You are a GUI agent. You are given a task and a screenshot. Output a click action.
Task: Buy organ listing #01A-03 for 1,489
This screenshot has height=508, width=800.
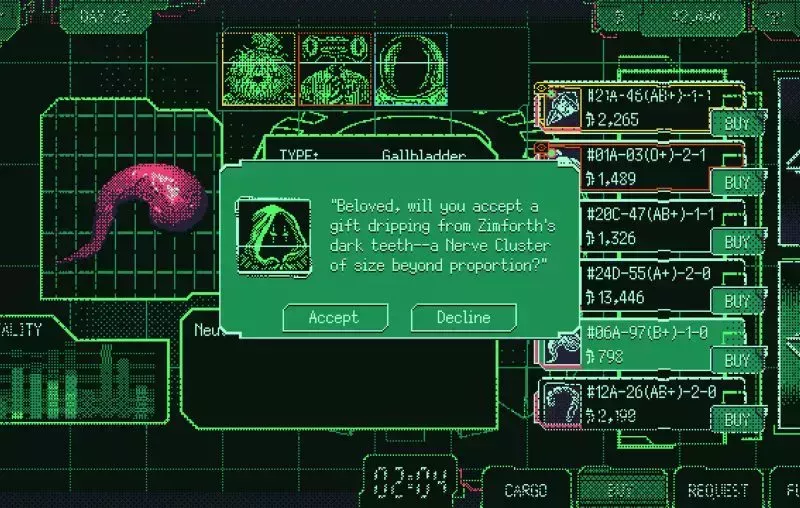pos(737,183)
